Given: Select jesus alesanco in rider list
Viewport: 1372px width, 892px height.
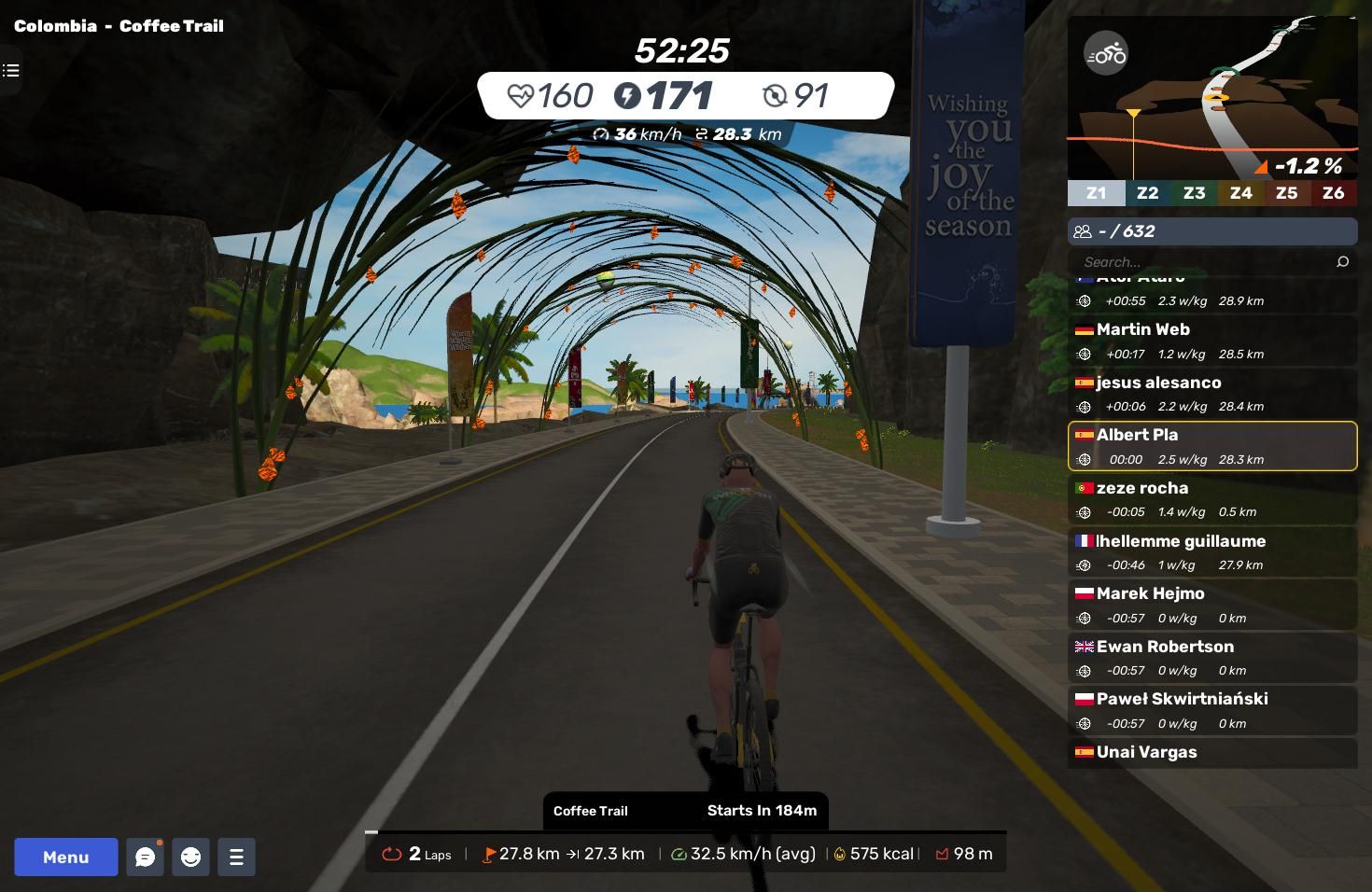Looking at the screenshot, I should [x=1211, y=394].
